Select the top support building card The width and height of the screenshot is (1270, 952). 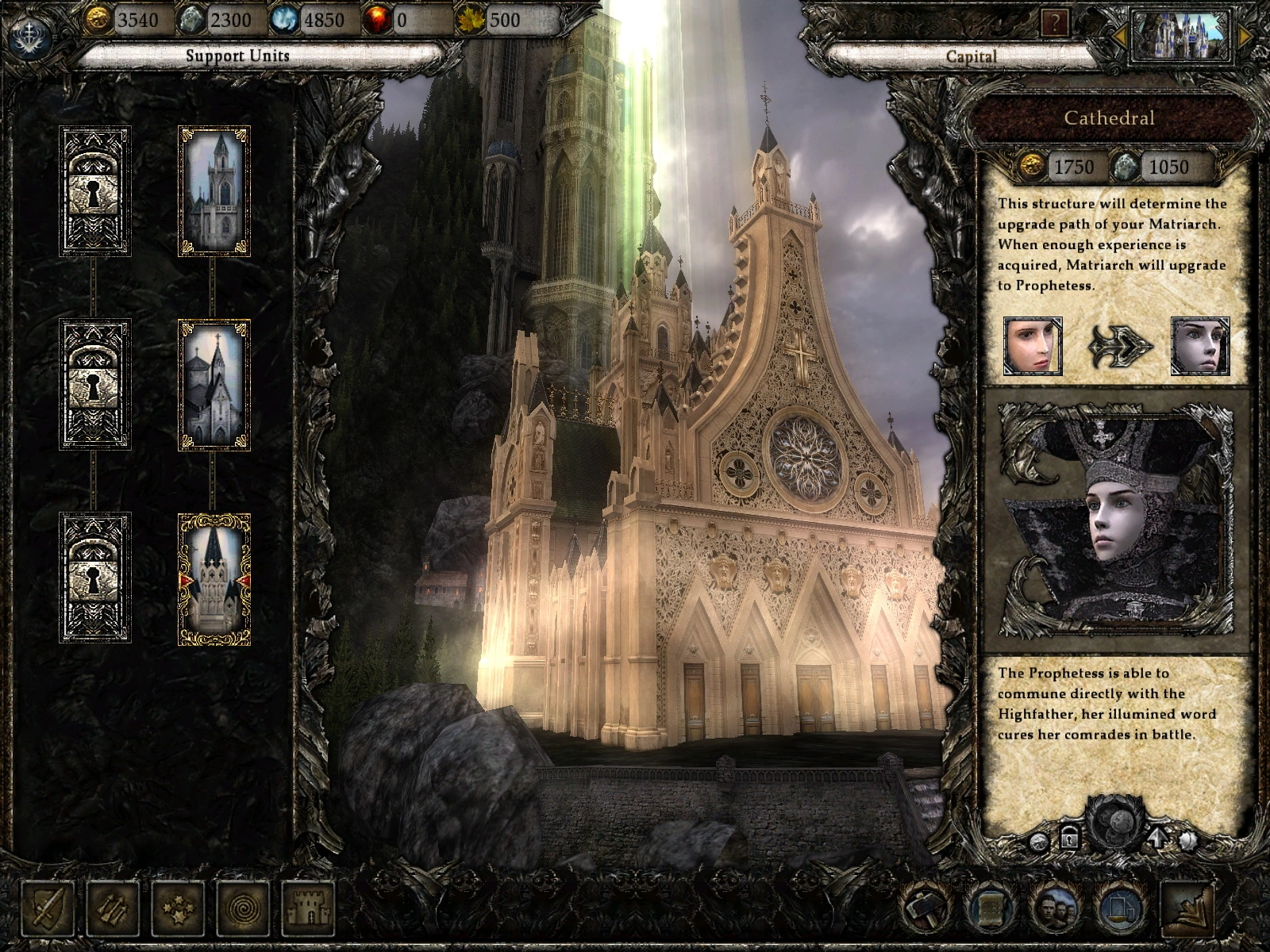point(214,191)
